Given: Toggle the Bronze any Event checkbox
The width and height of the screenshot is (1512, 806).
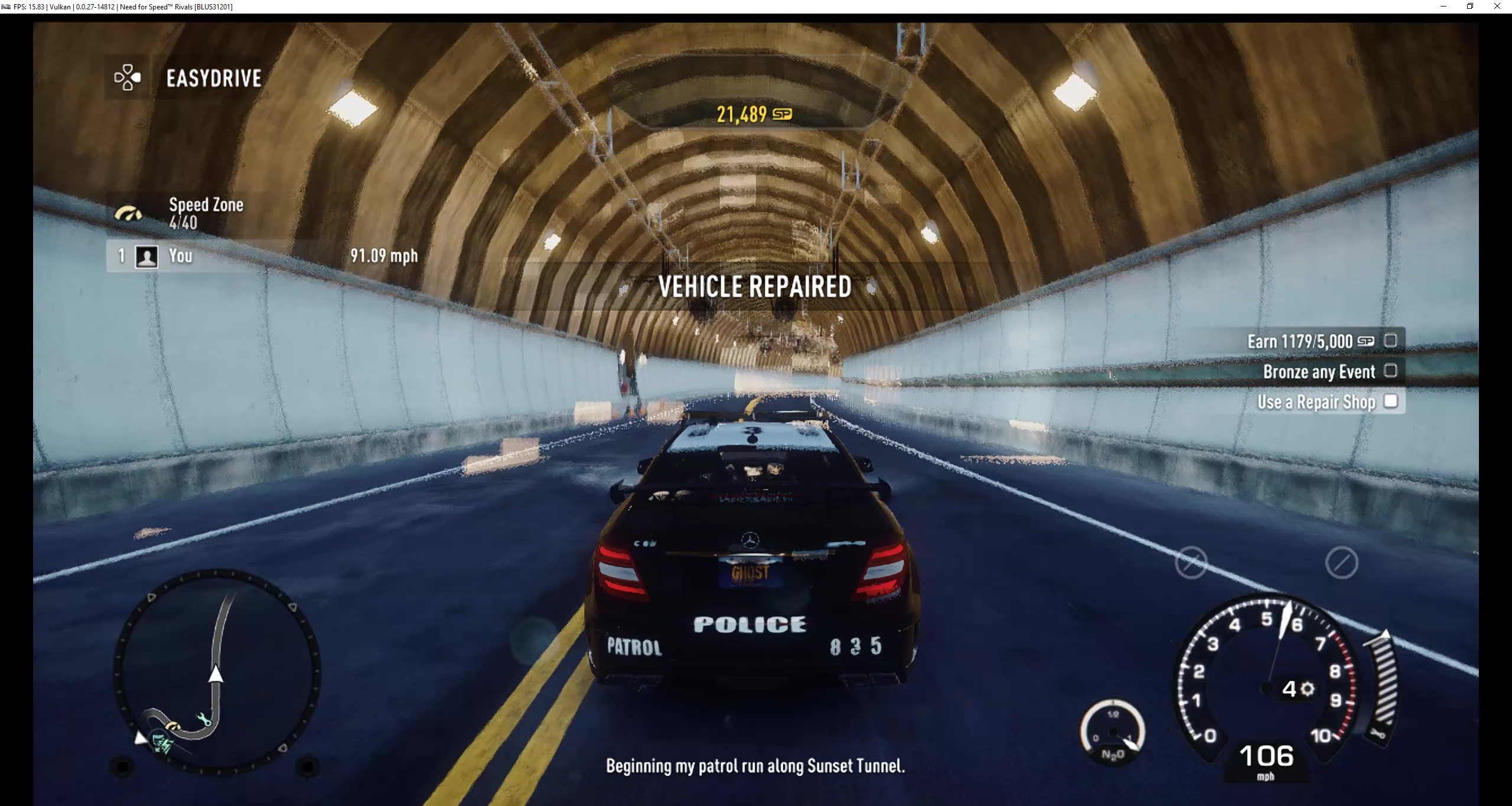Looking at the screenshot, I should tap(1392, 371).
